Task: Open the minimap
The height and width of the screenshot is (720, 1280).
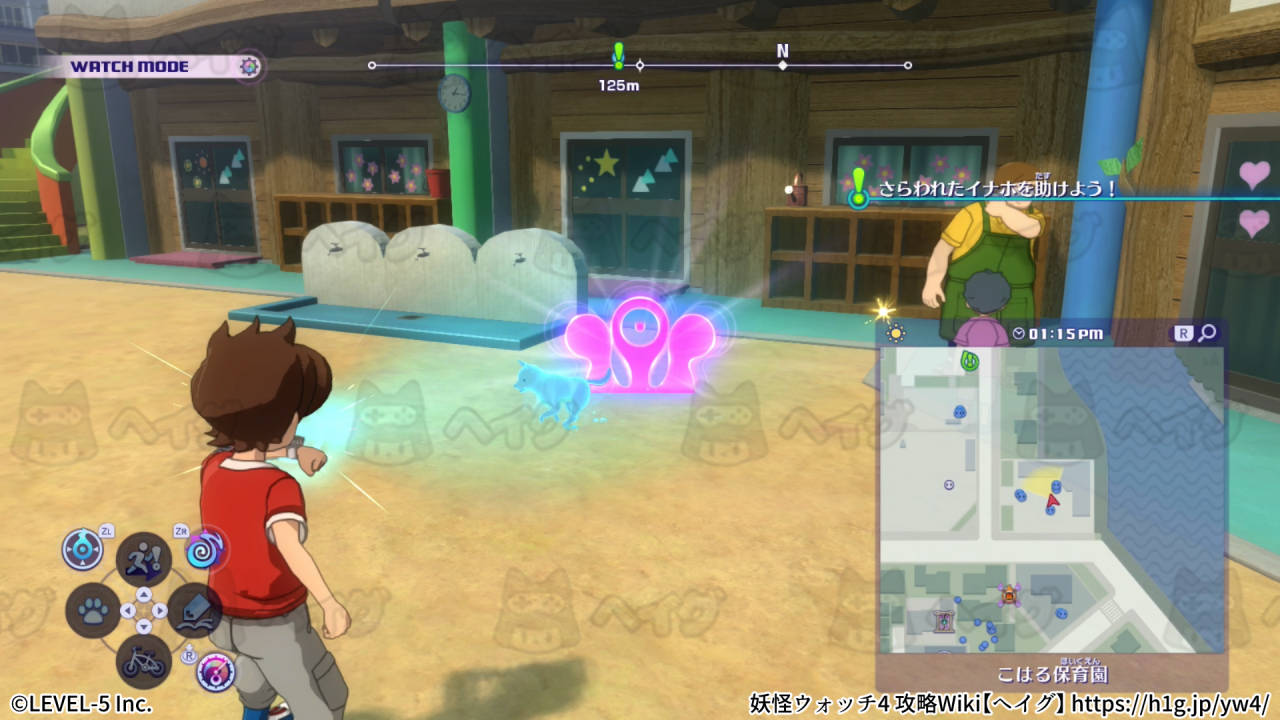Action: click(x=1050, y=500)
